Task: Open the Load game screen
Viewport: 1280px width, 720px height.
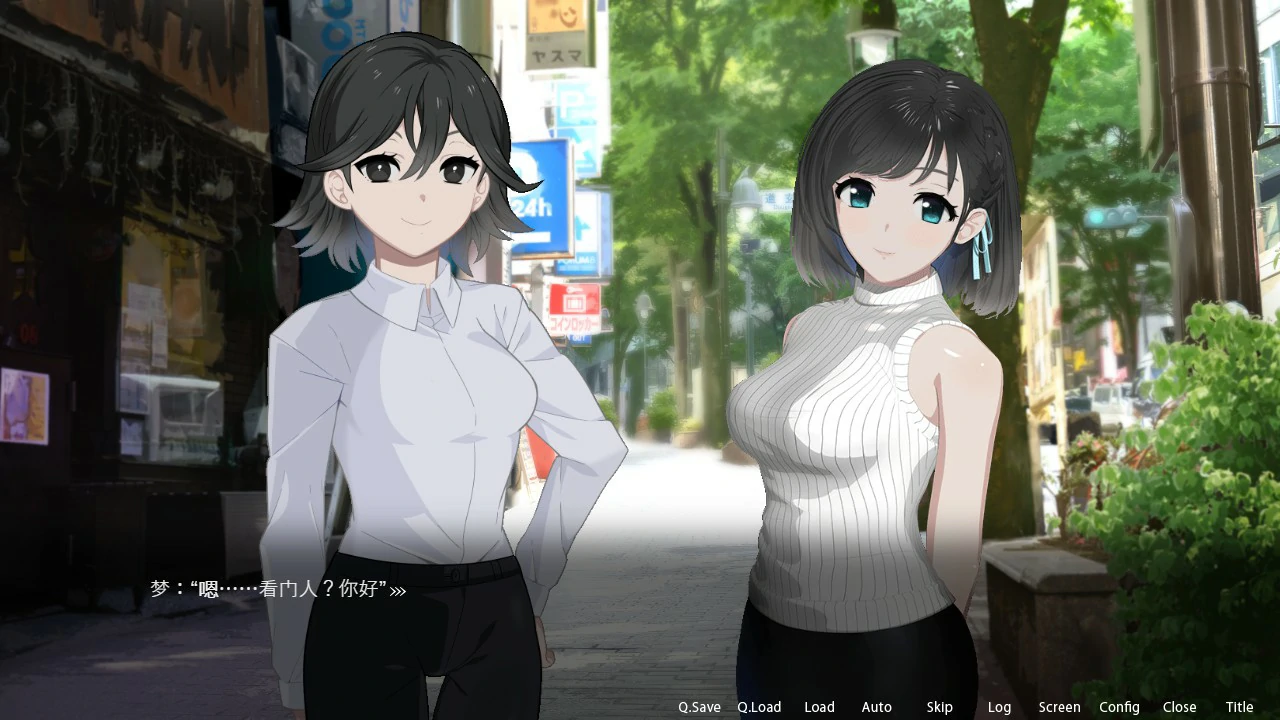Action: click(x=820, y=707)
